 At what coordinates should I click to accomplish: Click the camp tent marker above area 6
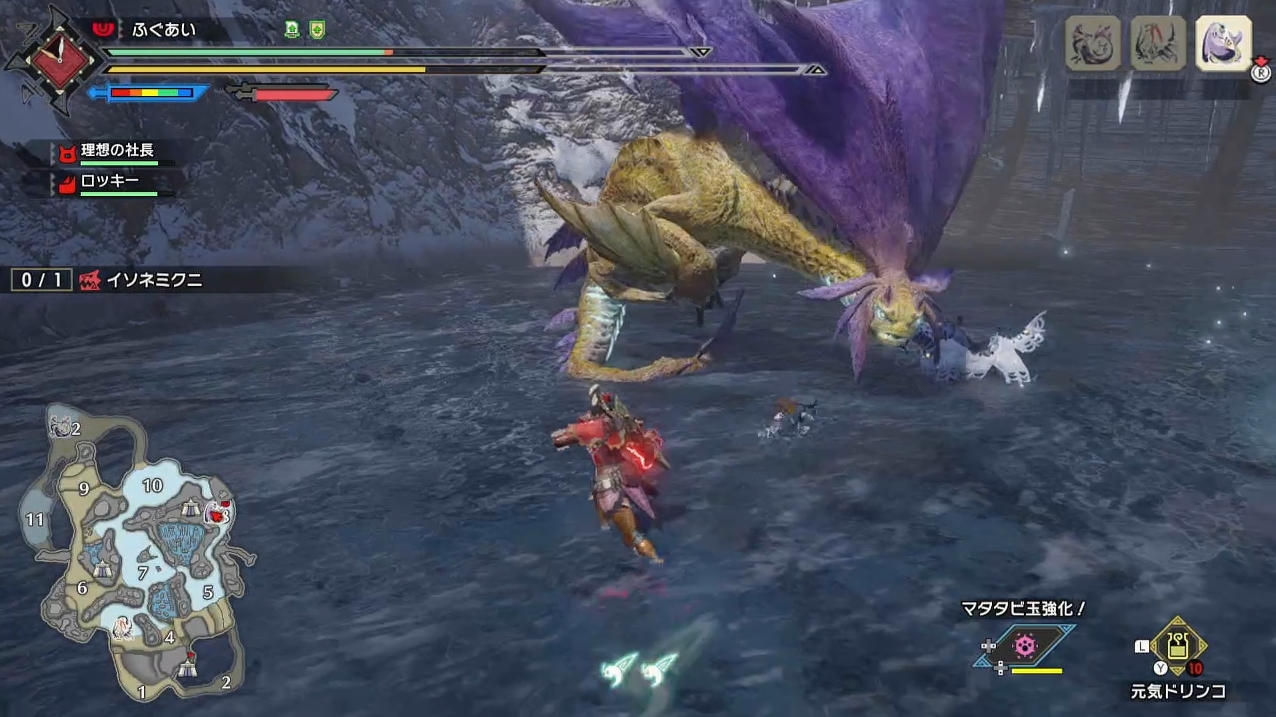[103, 568]
